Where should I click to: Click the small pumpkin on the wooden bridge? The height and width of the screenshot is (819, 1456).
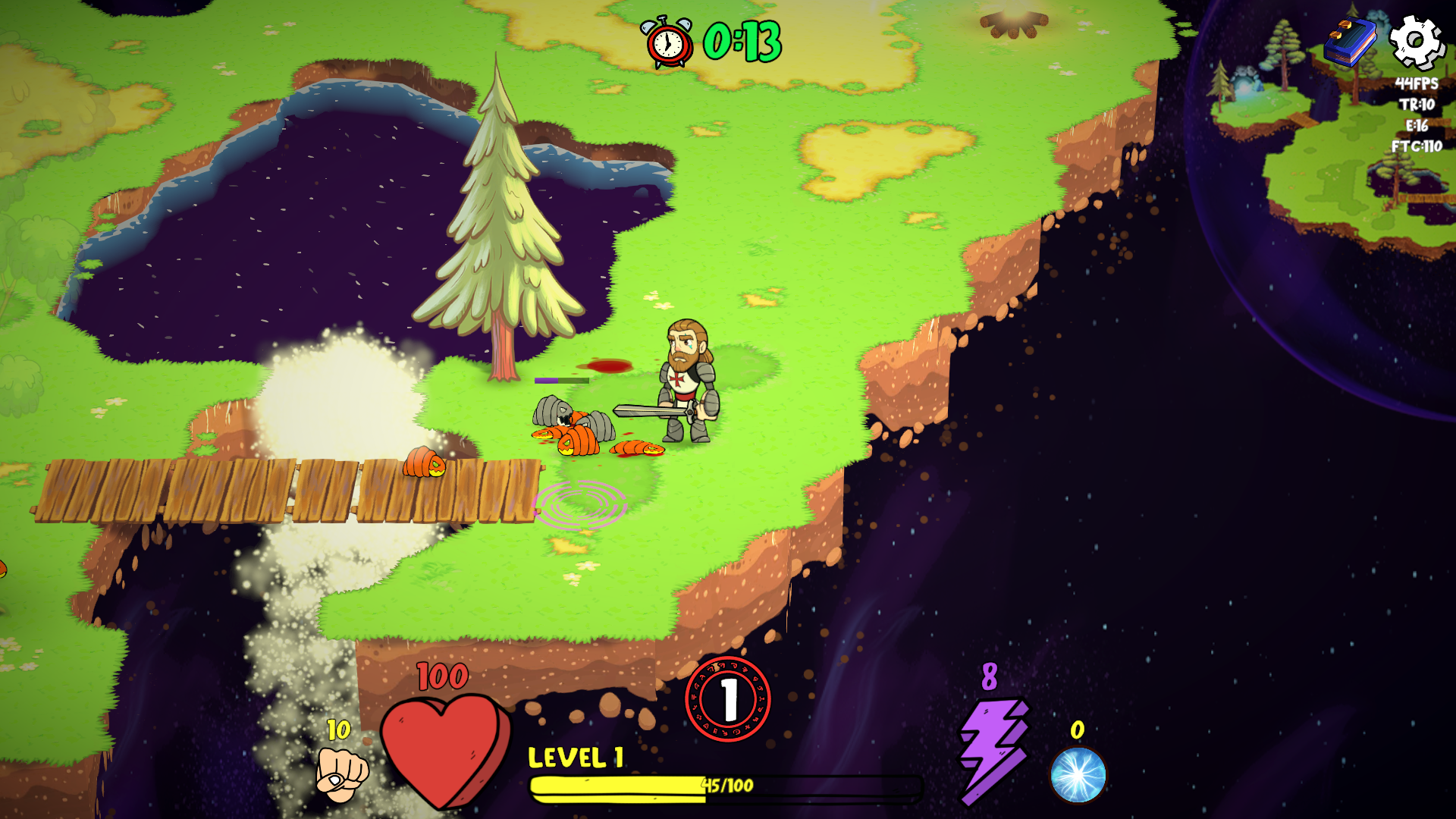424,463
